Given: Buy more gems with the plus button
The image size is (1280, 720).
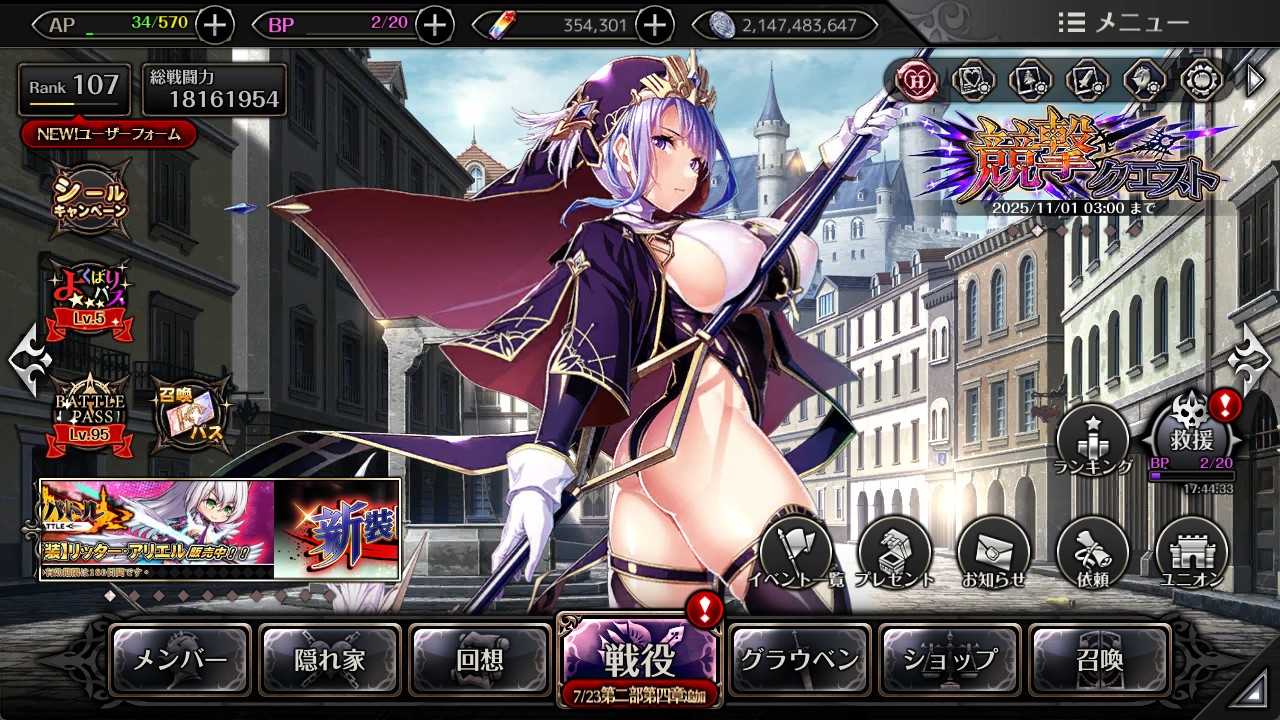Looking at the screenshot, I should [654, 25].
